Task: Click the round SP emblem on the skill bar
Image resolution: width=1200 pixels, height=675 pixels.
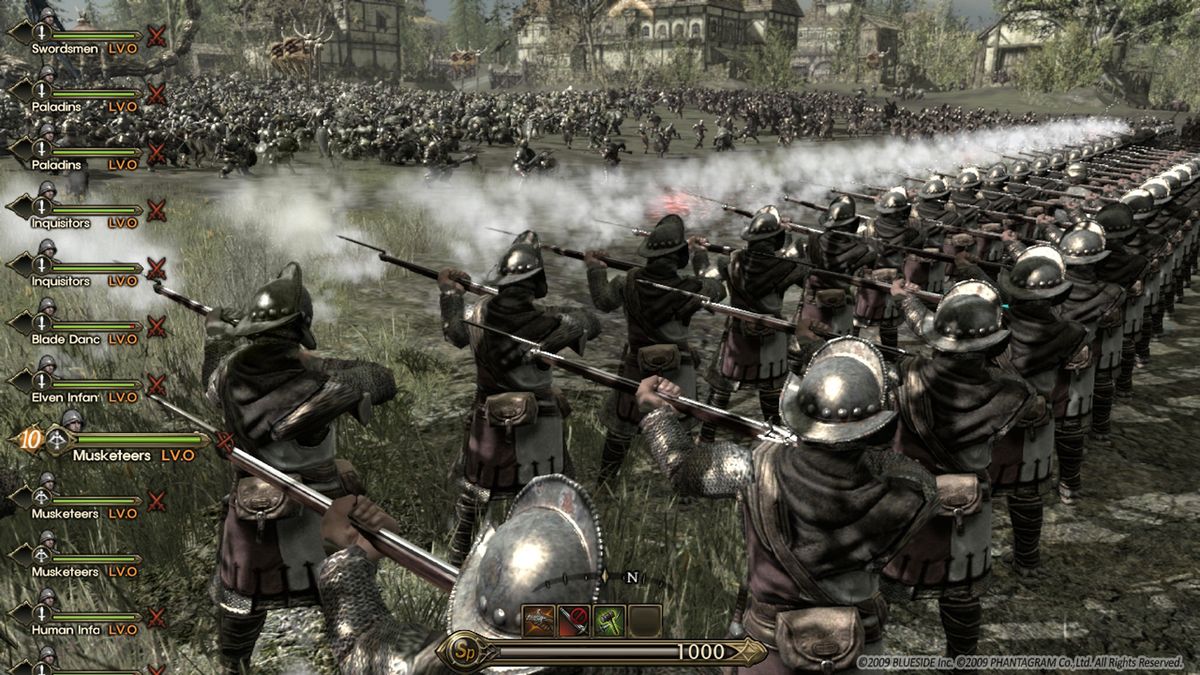Action: [462, 651]
